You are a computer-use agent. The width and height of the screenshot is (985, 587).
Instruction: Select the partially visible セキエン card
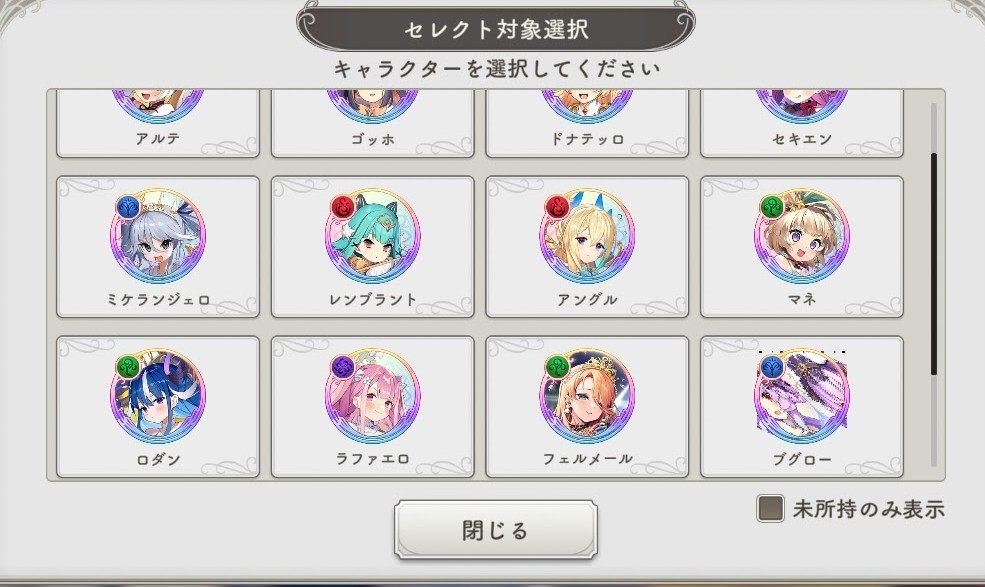tap(802, 125)
